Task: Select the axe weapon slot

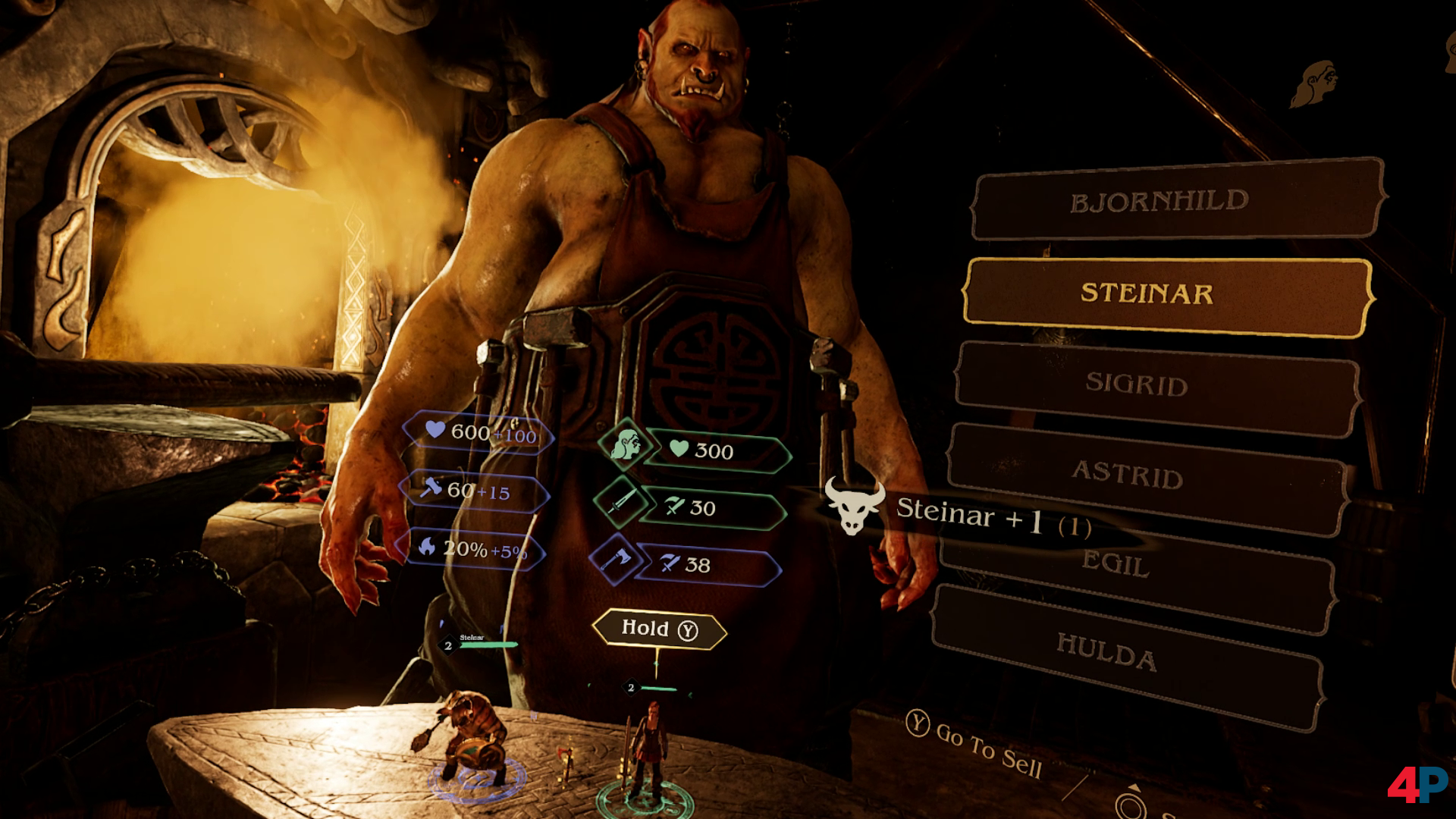Action: click(614, 560)
